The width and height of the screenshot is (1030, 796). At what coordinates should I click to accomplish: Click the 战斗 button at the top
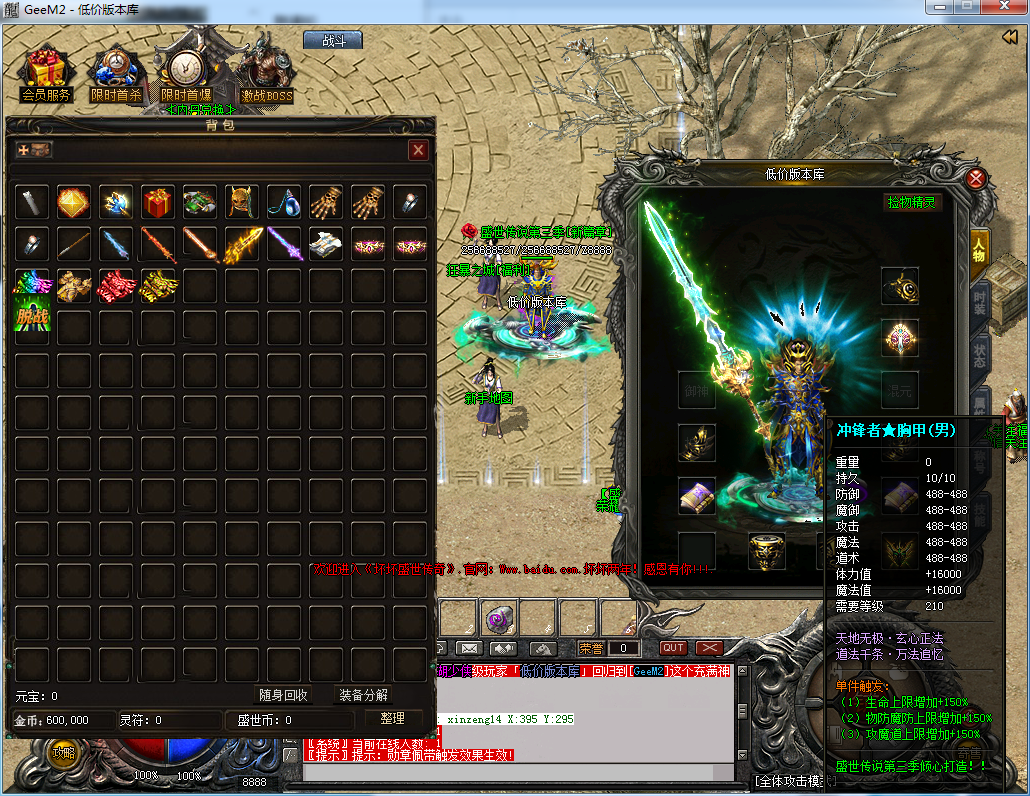tap(332, 41)
